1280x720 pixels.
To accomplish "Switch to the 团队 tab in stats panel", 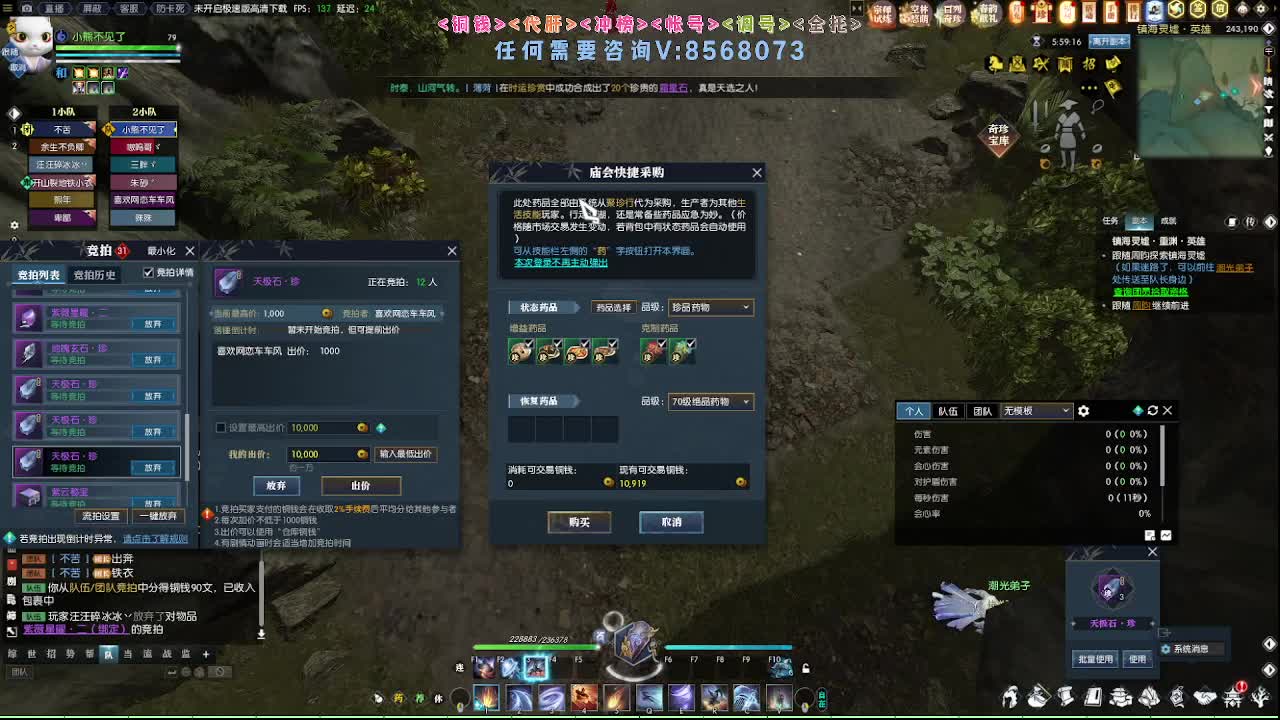I will coord(985,410).
